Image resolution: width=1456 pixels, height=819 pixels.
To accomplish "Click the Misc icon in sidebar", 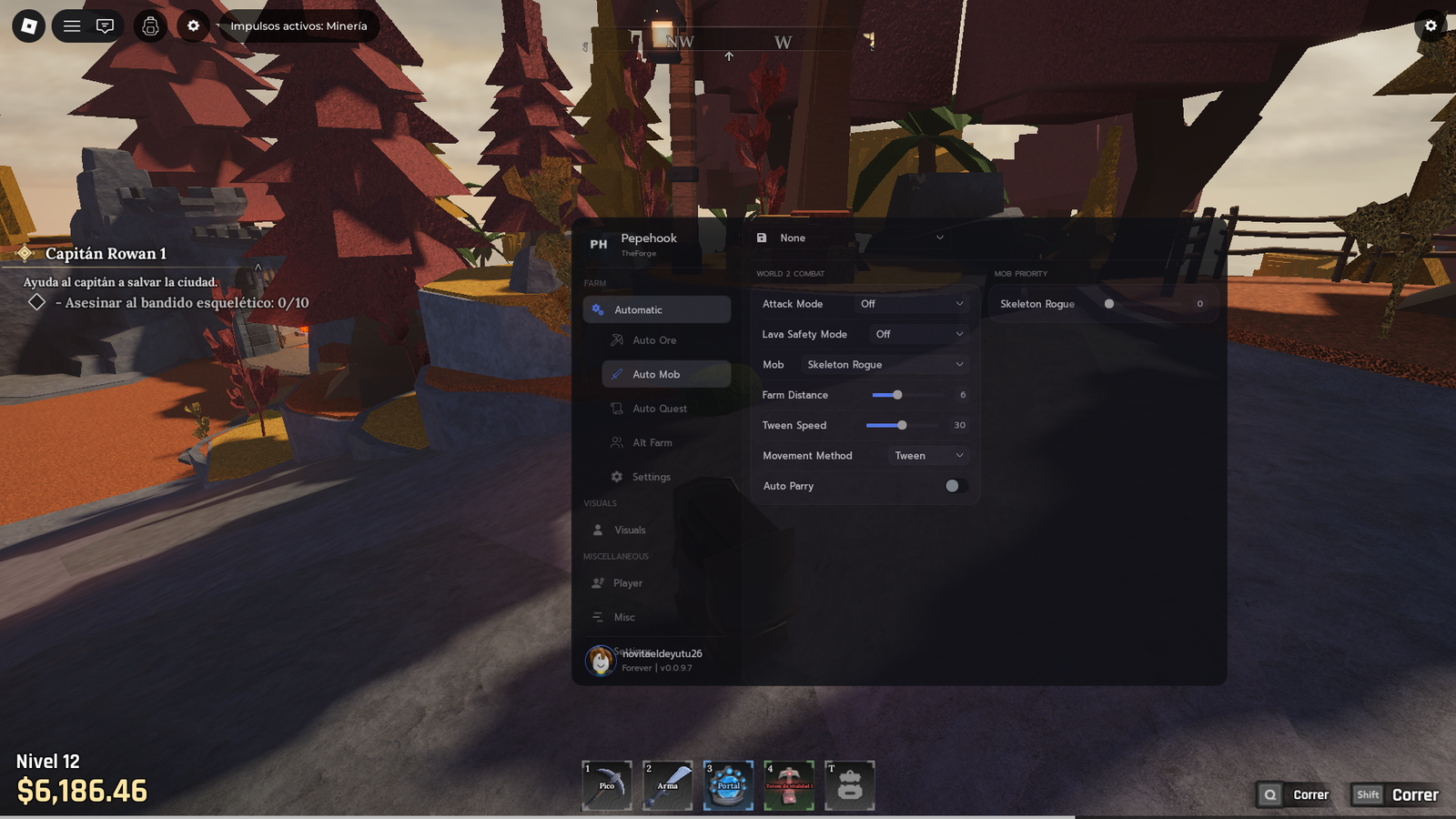I will (600, 617).
